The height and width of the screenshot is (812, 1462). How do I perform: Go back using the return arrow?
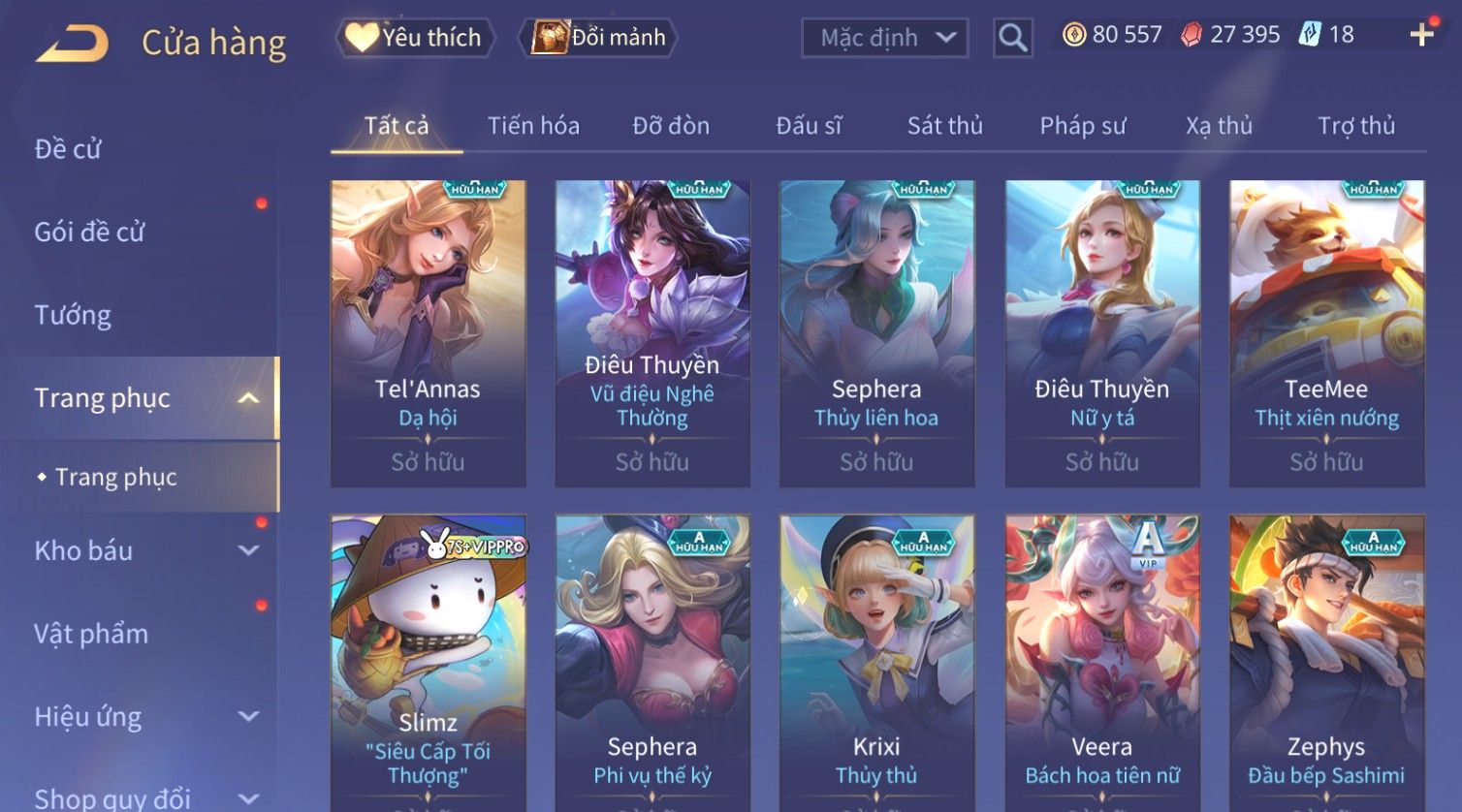tap(72, 43)
